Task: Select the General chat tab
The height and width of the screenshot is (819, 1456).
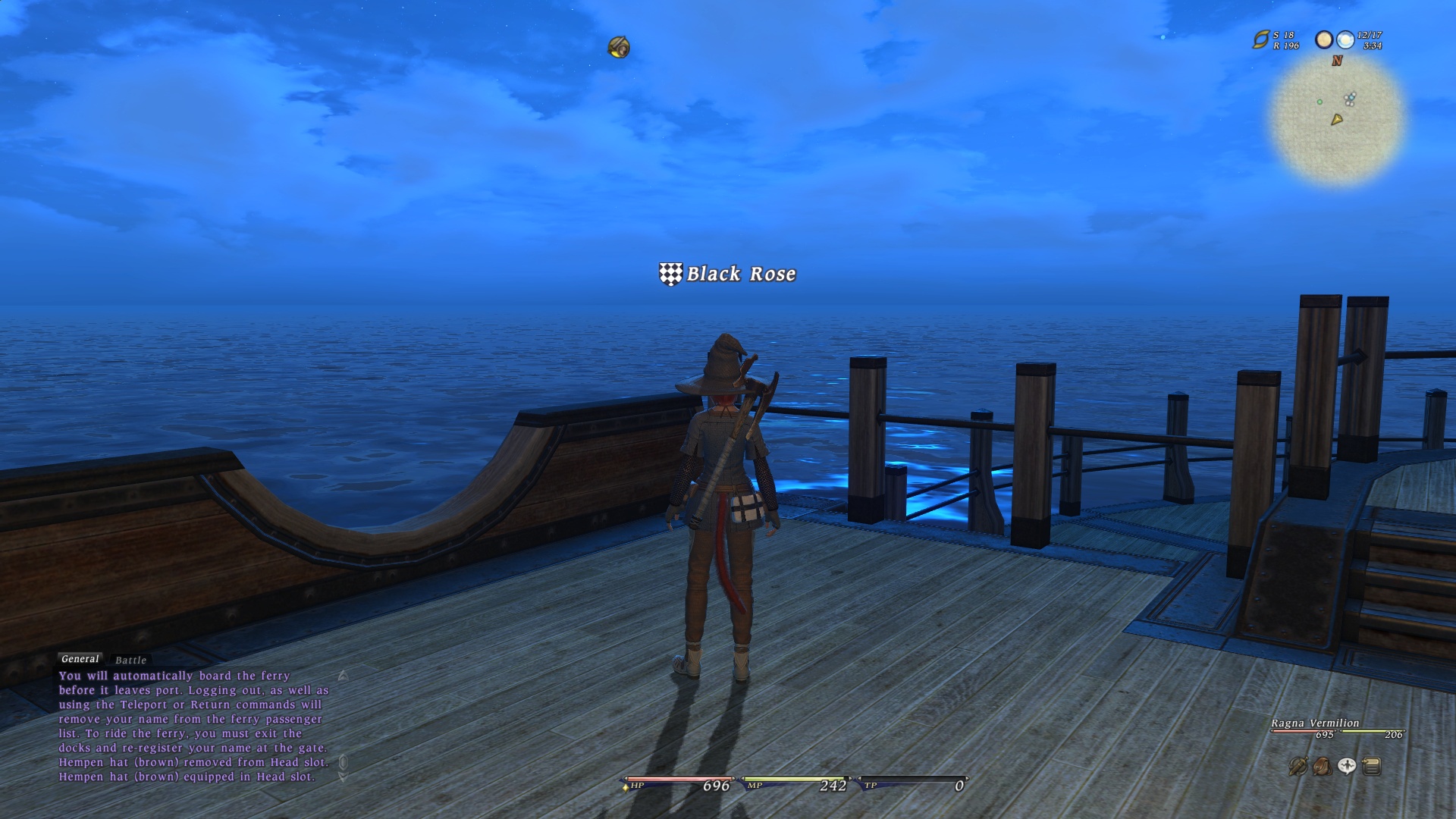Action: pyautogui.click(x=80, y=659)
